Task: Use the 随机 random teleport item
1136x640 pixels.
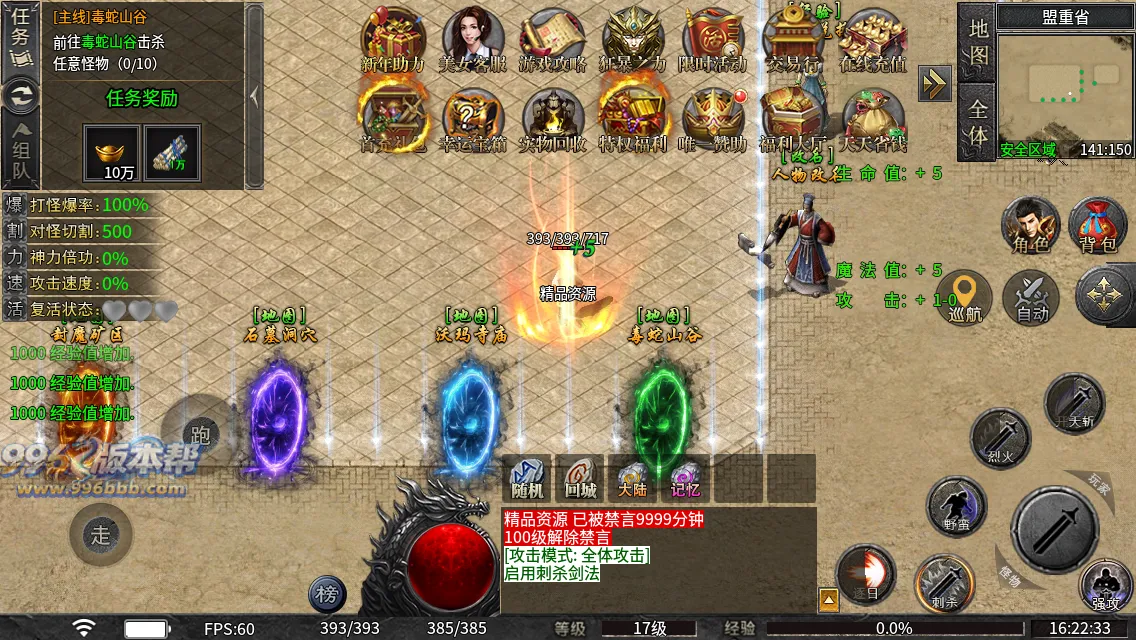Action: click(527, 478)
